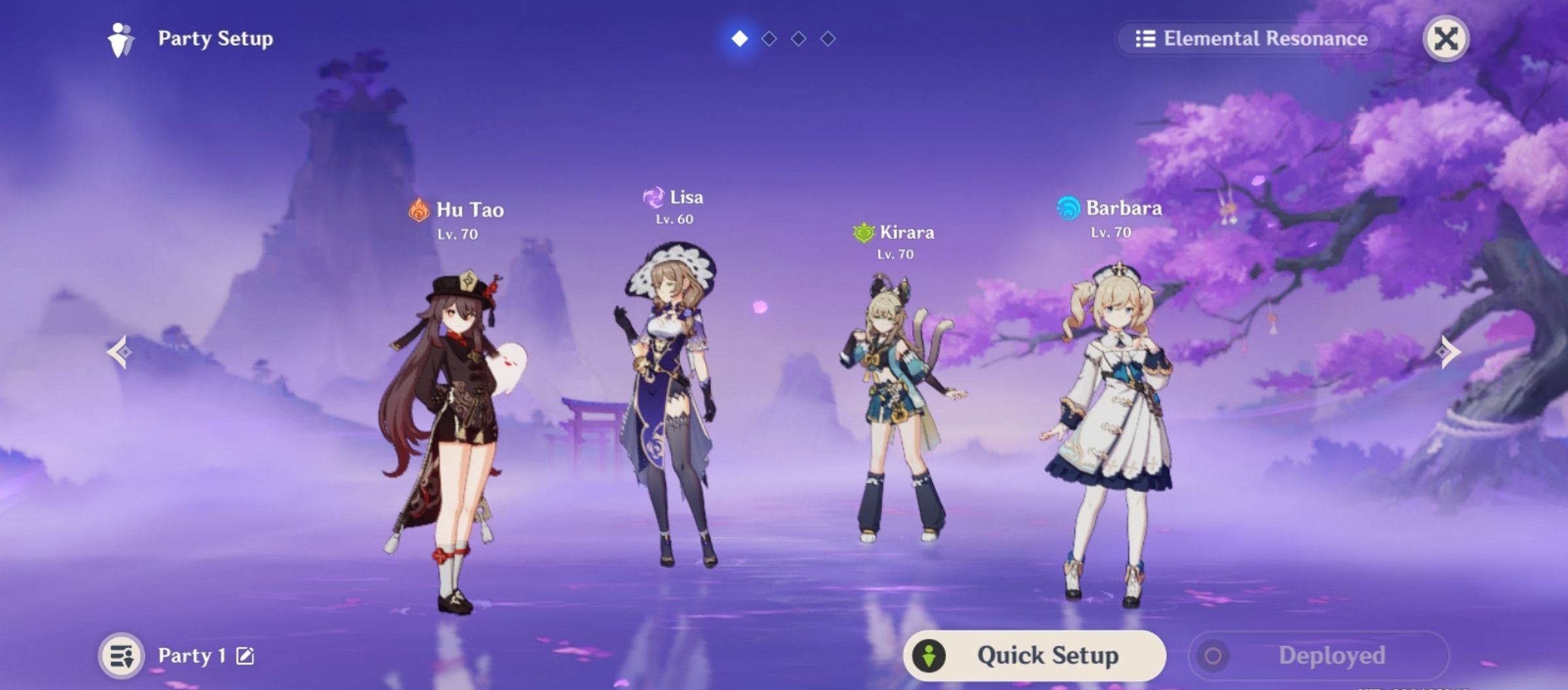
Task: Click the Electro element icon beside Lisa's name
Action: pos(653,199)
